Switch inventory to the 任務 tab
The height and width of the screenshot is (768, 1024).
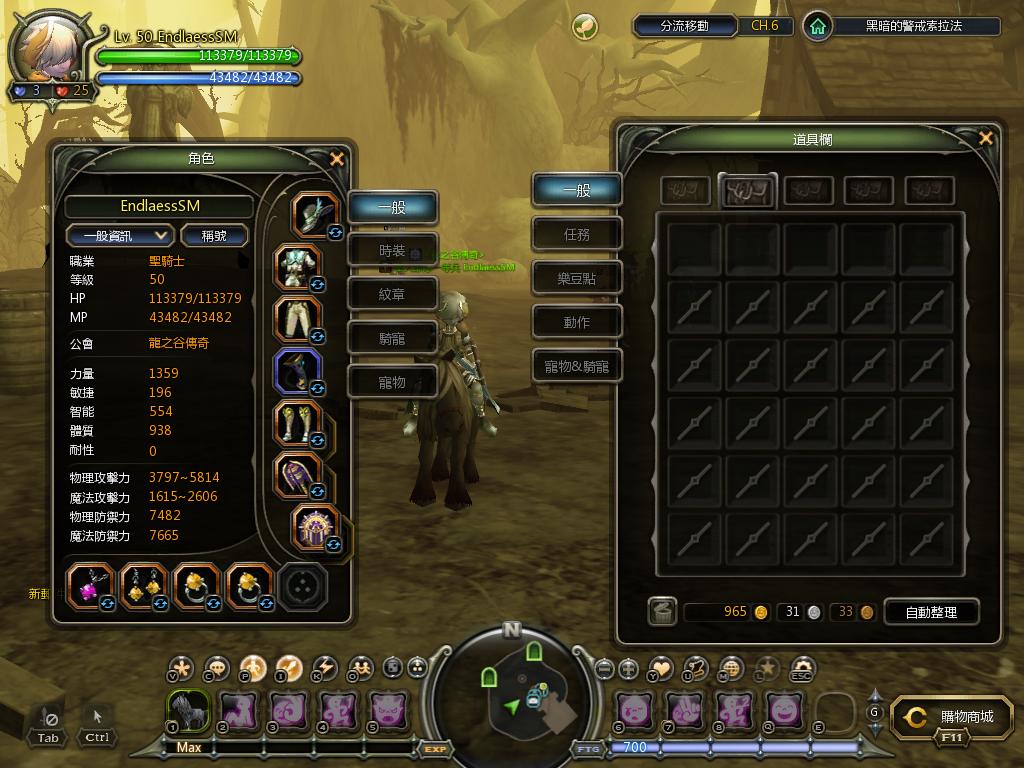click(577, 234)
